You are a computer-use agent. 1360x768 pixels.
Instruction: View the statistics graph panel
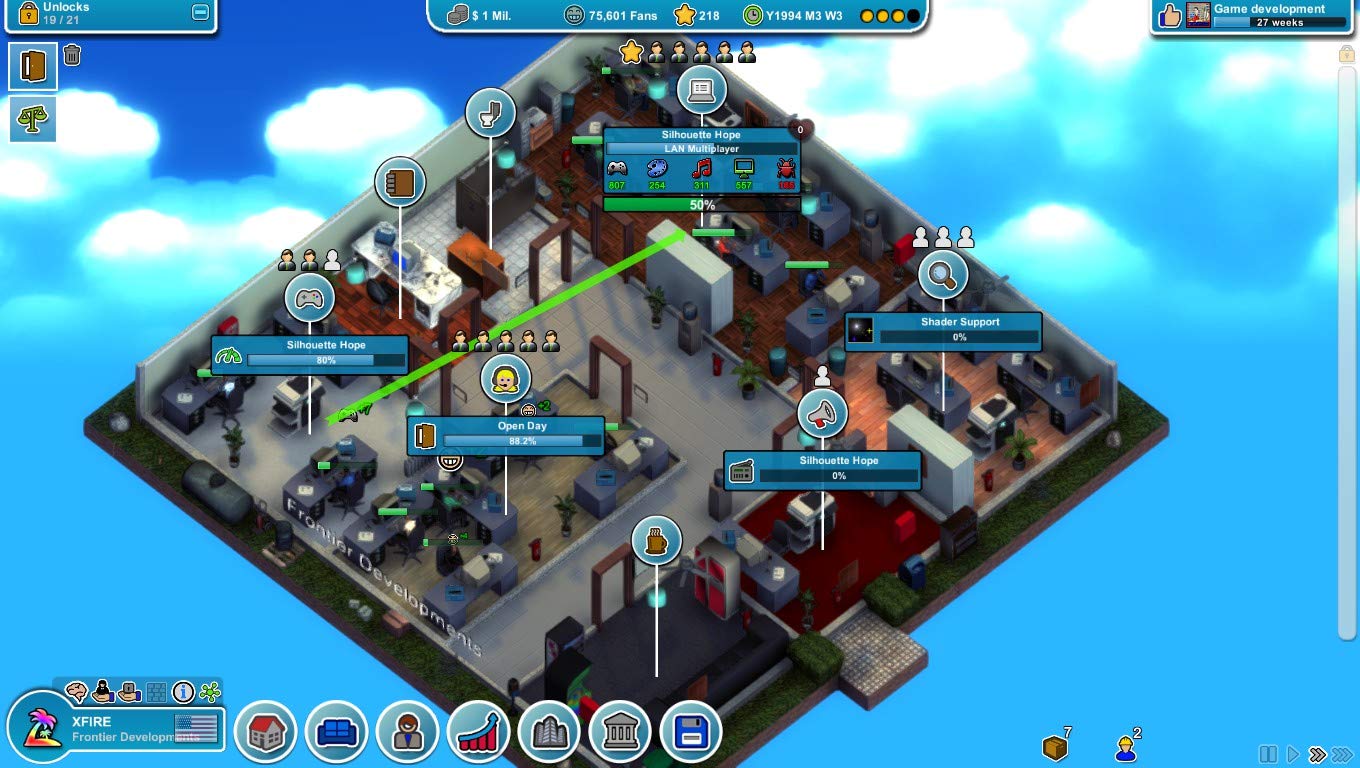[x=478, y=731]
